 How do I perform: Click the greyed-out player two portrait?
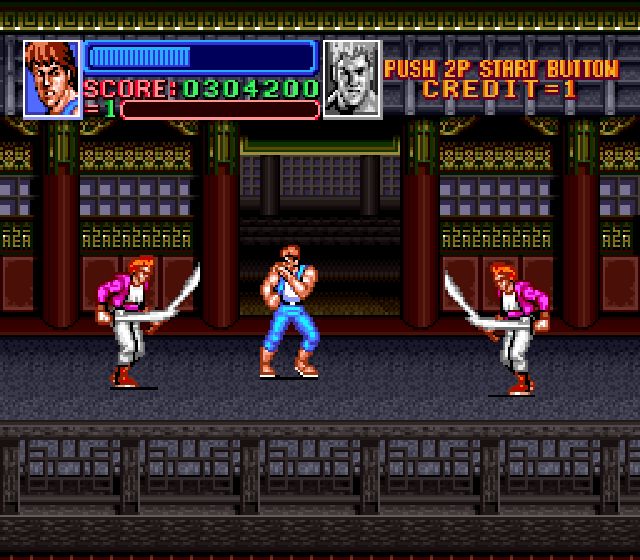click(x=352, y=79)
